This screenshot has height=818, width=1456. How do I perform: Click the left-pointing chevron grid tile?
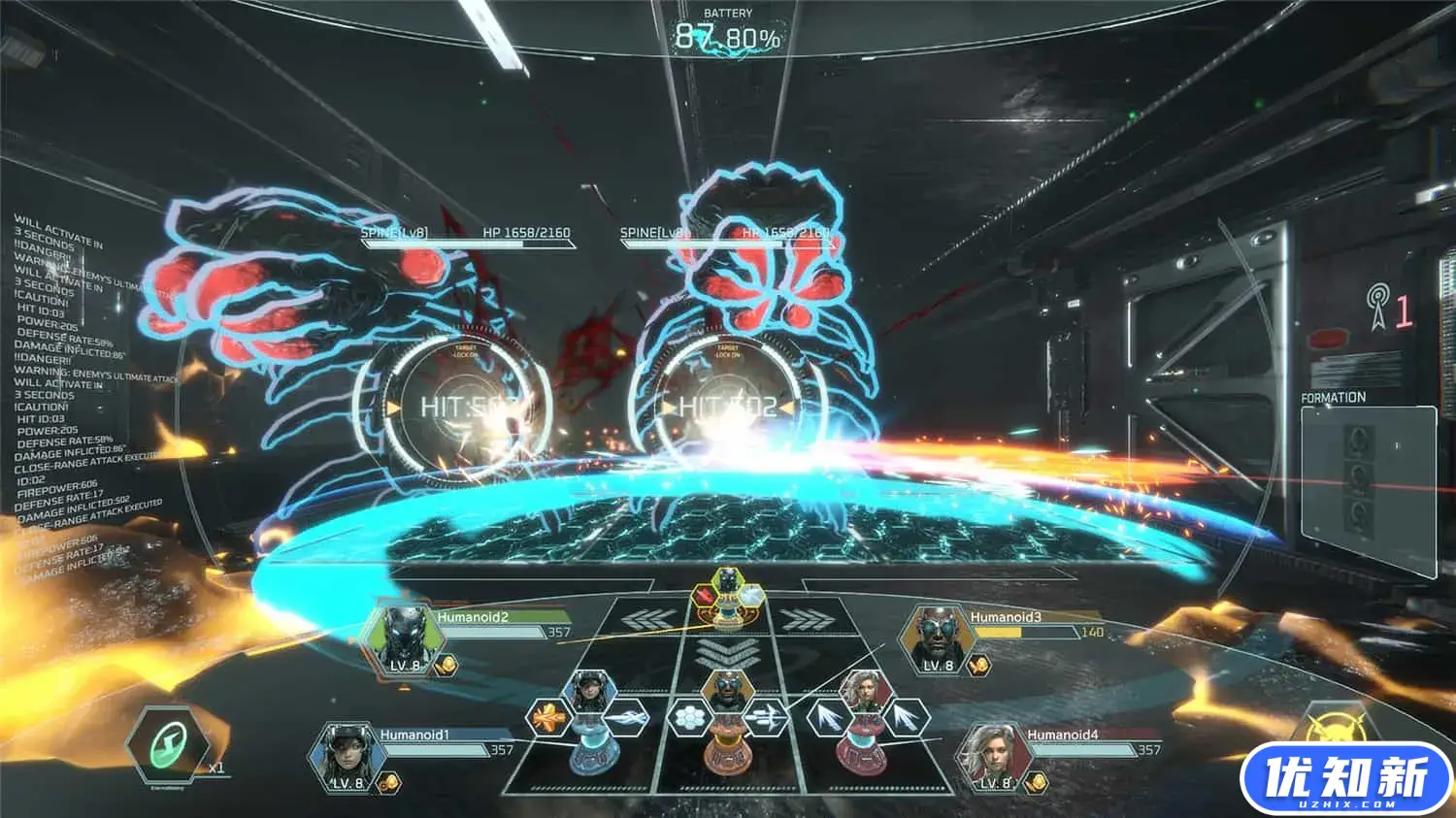(x=647, y=619)
